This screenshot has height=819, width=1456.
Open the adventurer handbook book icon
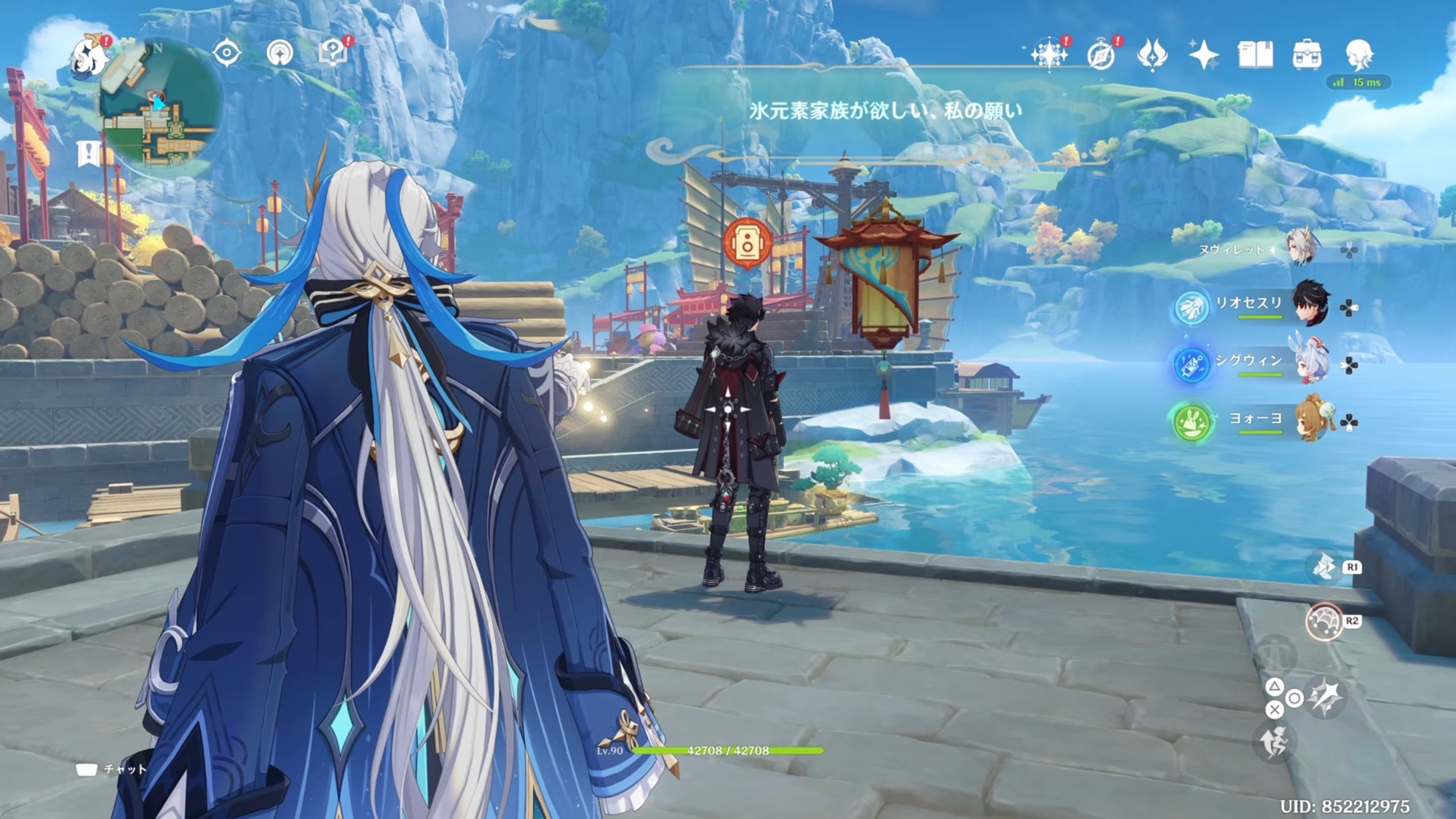click(1255, 55)
